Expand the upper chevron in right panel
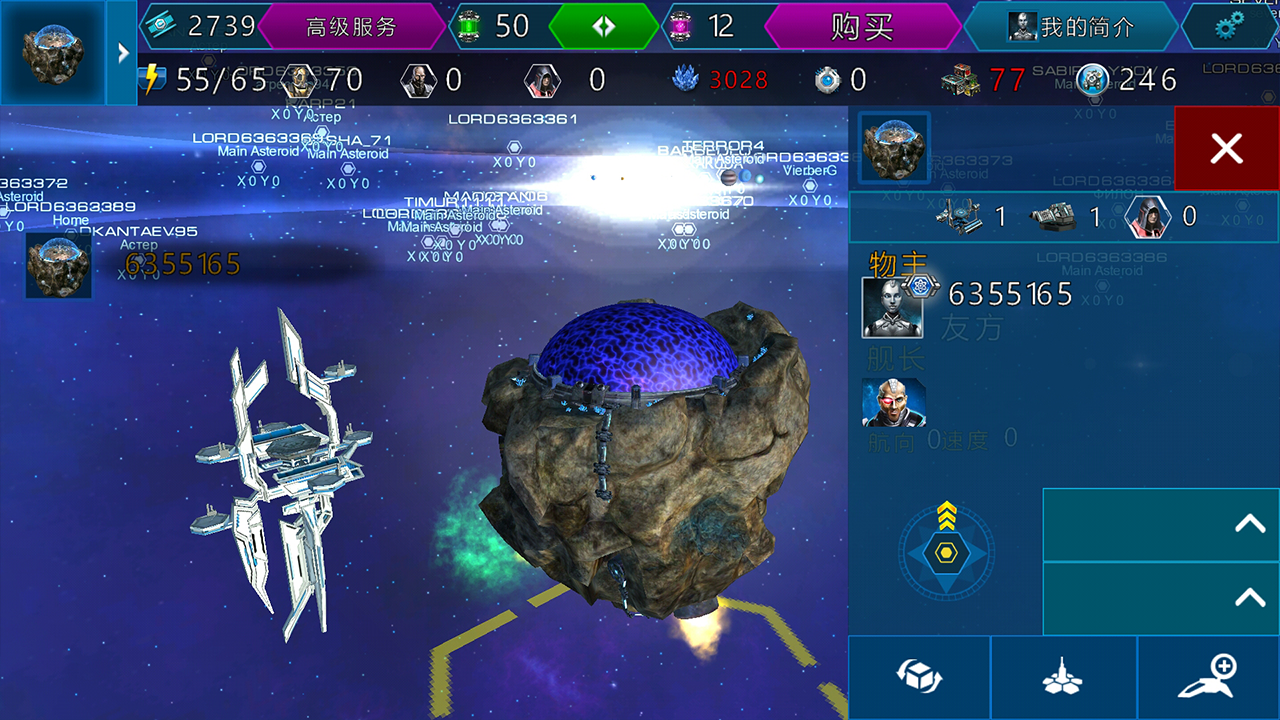 point(1248,524)
